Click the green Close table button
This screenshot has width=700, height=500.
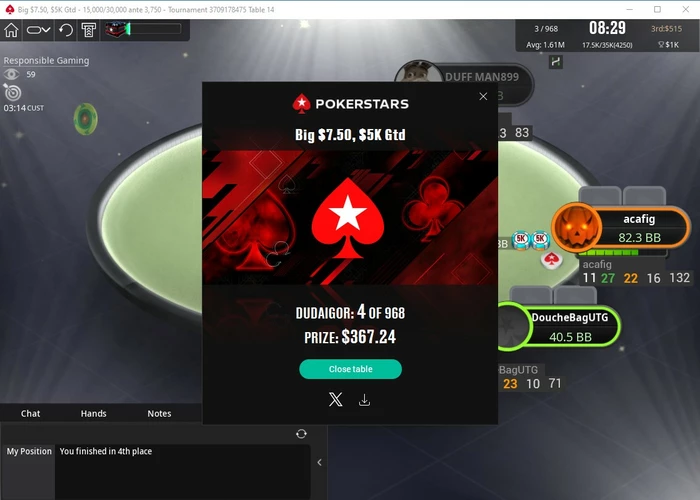(x=350, y=369)
